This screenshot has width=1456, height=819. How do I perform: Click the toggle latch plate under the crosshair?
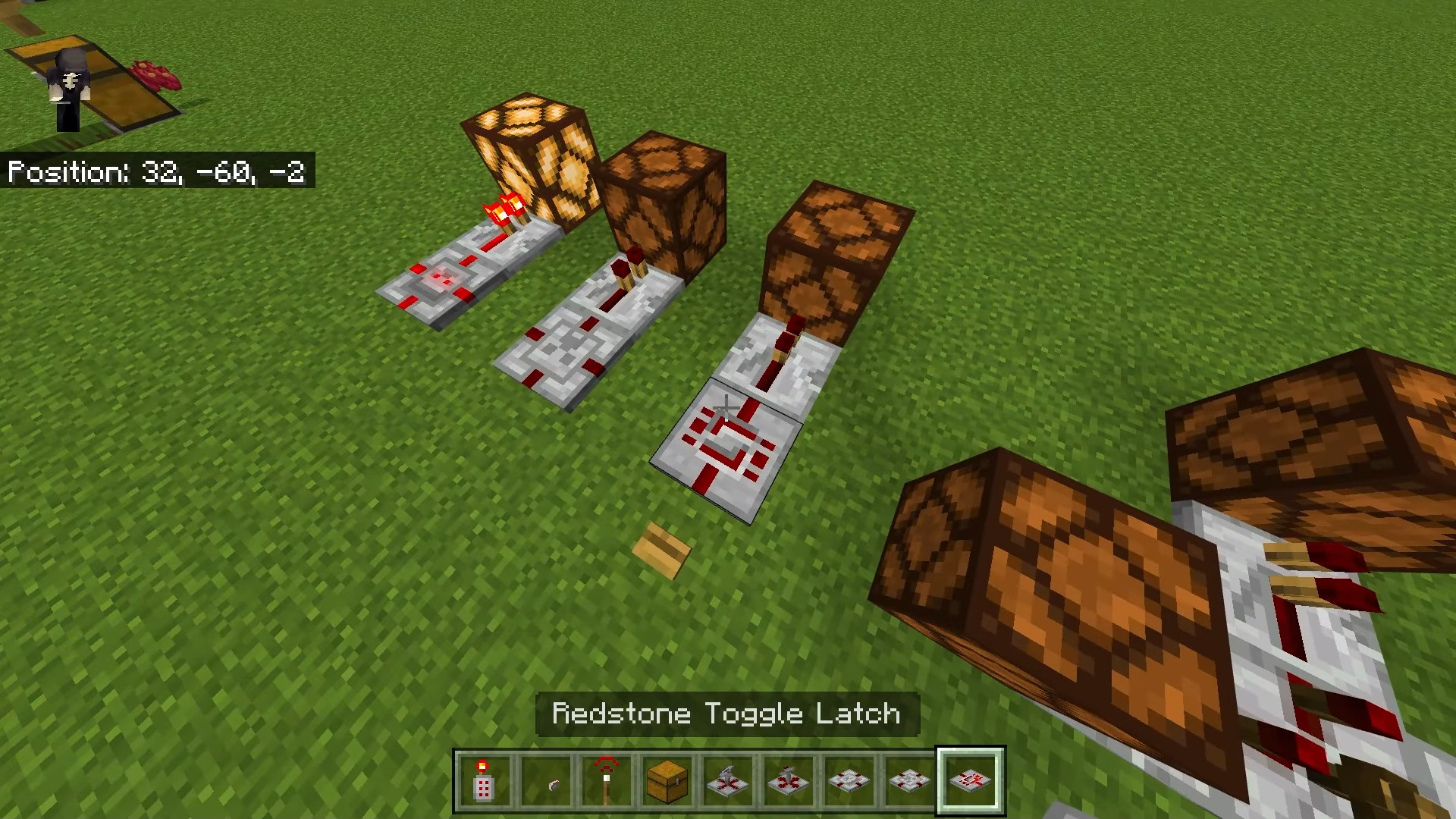[x=728, y=447]
